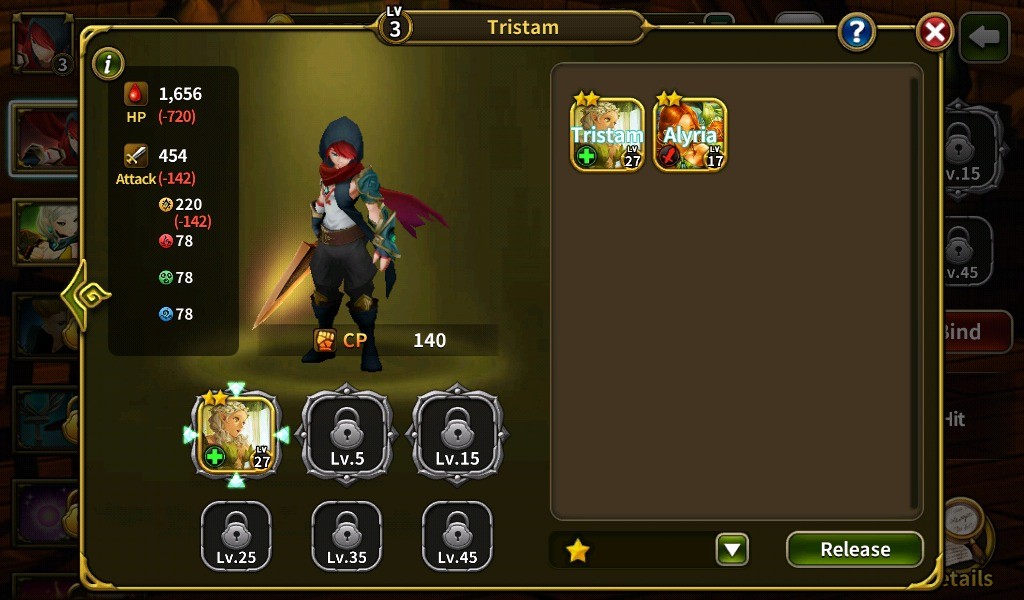
Task: Click the locked Lv.35 slot
Action: (x=347, y=536)
